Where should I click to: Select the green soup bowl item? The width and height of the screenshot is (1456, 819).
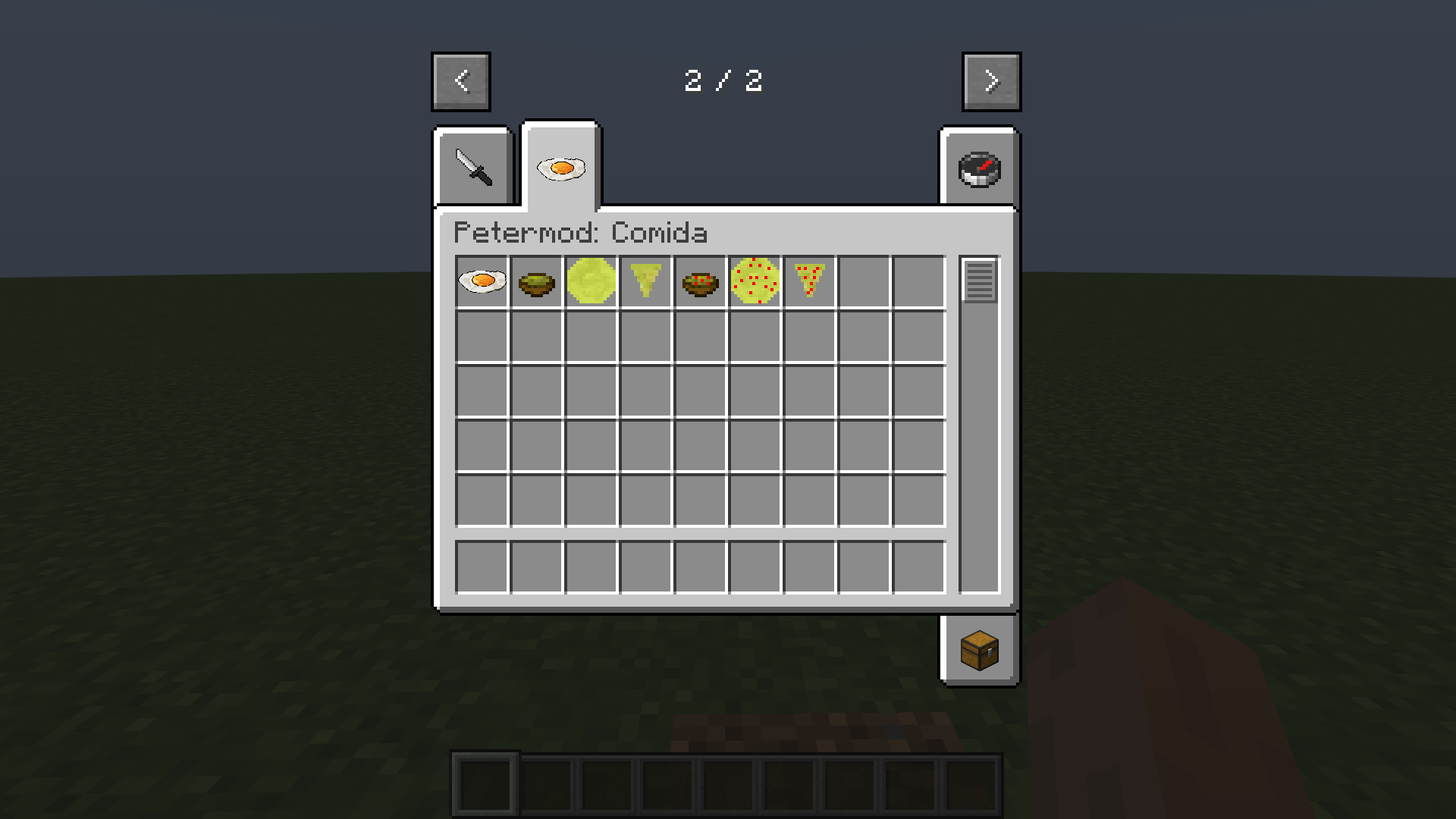(537, 281)
